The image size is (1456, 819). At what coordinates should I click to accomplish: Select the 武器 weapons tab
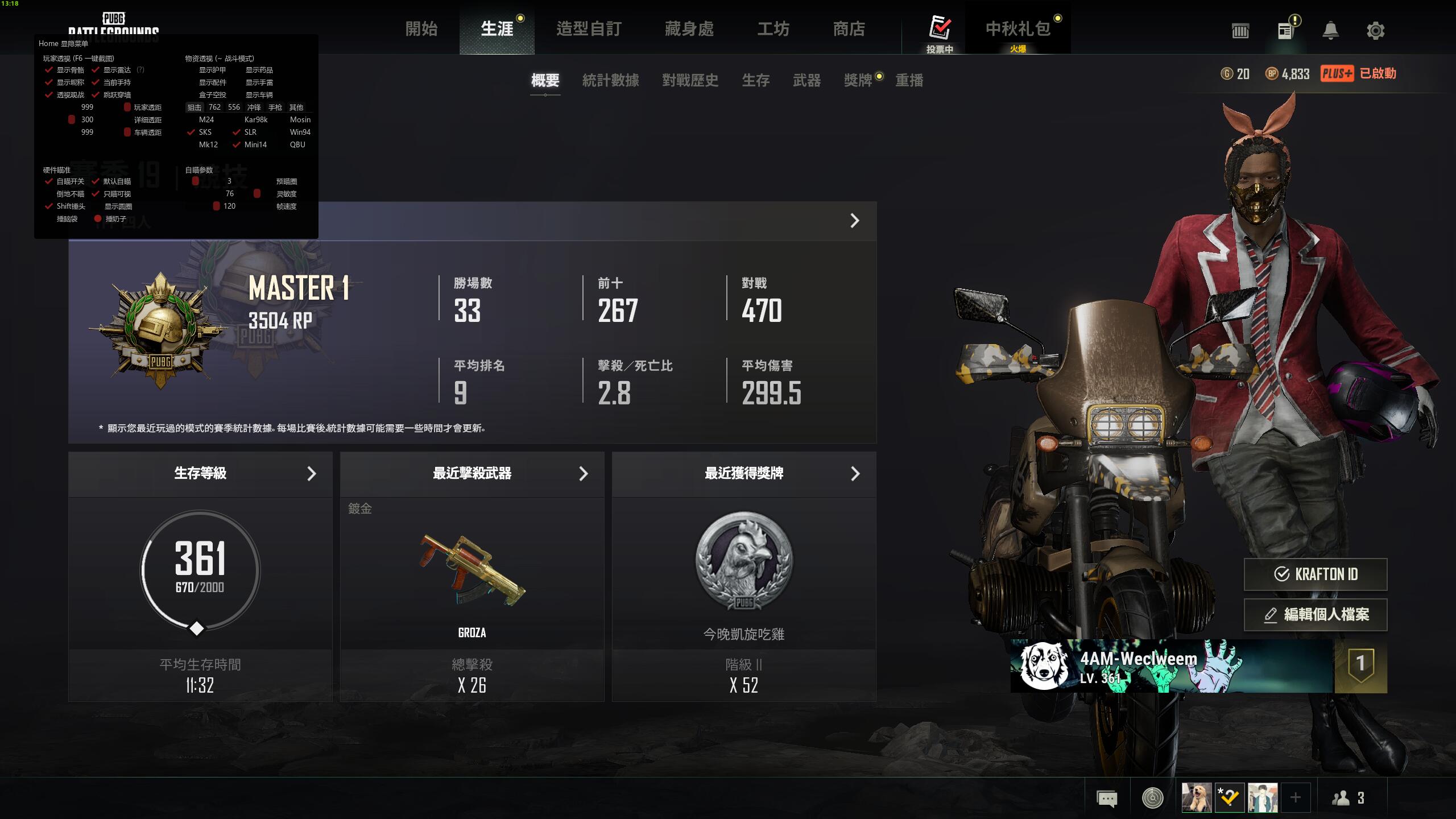click(807, 81)
